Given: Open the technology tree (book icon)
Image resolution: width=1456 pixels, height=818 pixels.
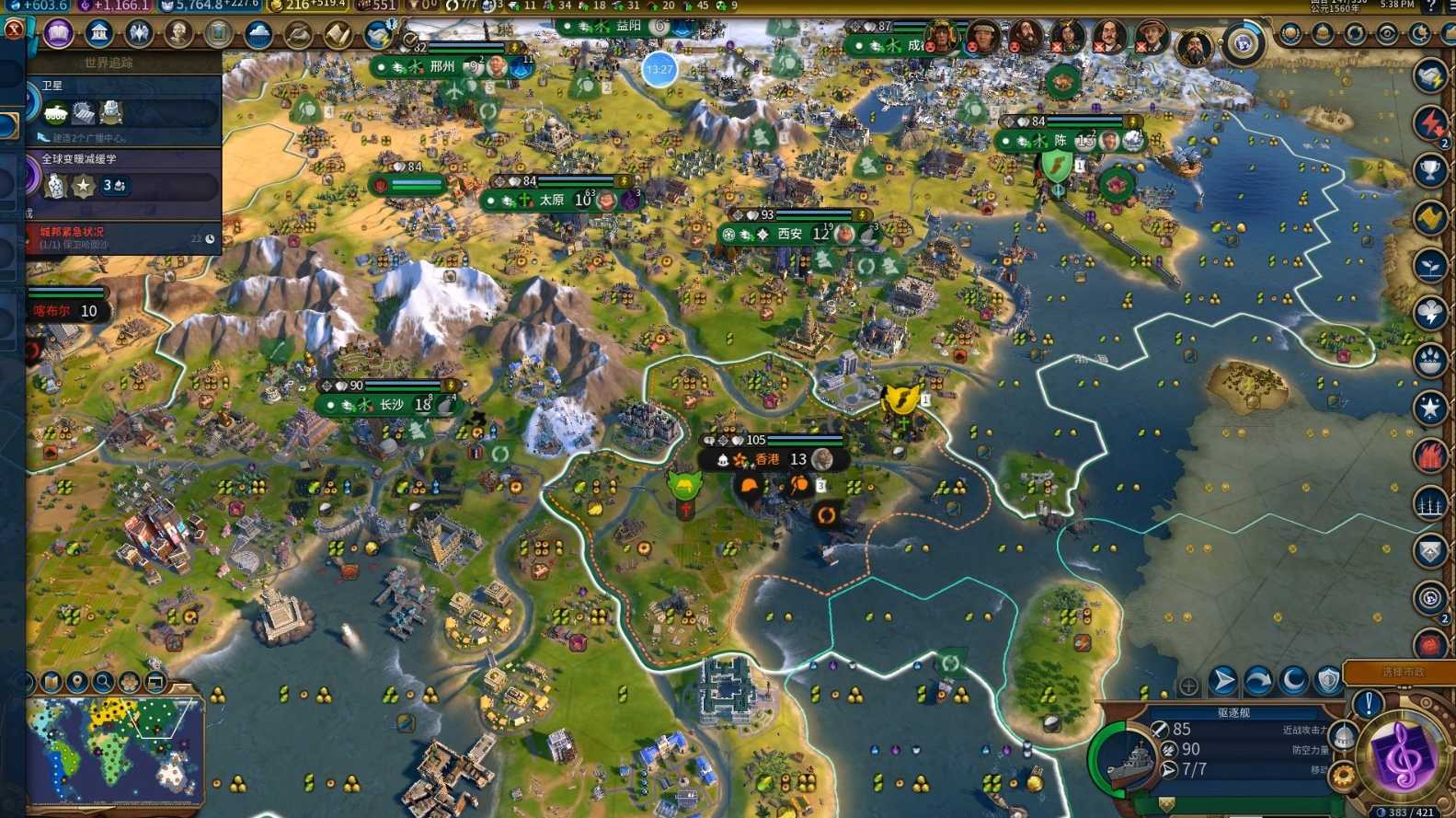Looking at the screenshot, I should [59, 35].
